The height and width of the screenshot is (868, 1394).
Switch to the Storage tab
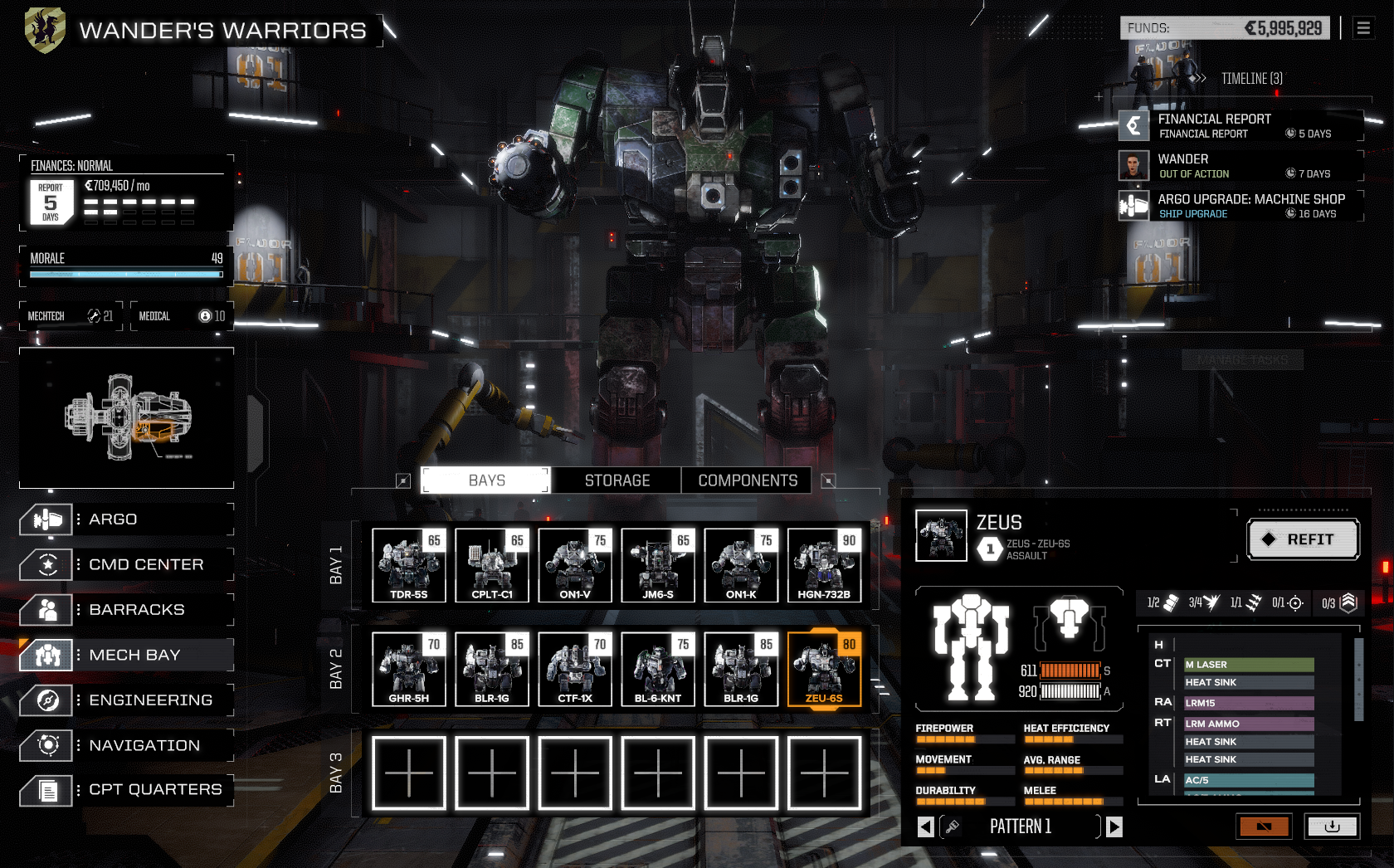pyautogui.click(x=615, y=480)
